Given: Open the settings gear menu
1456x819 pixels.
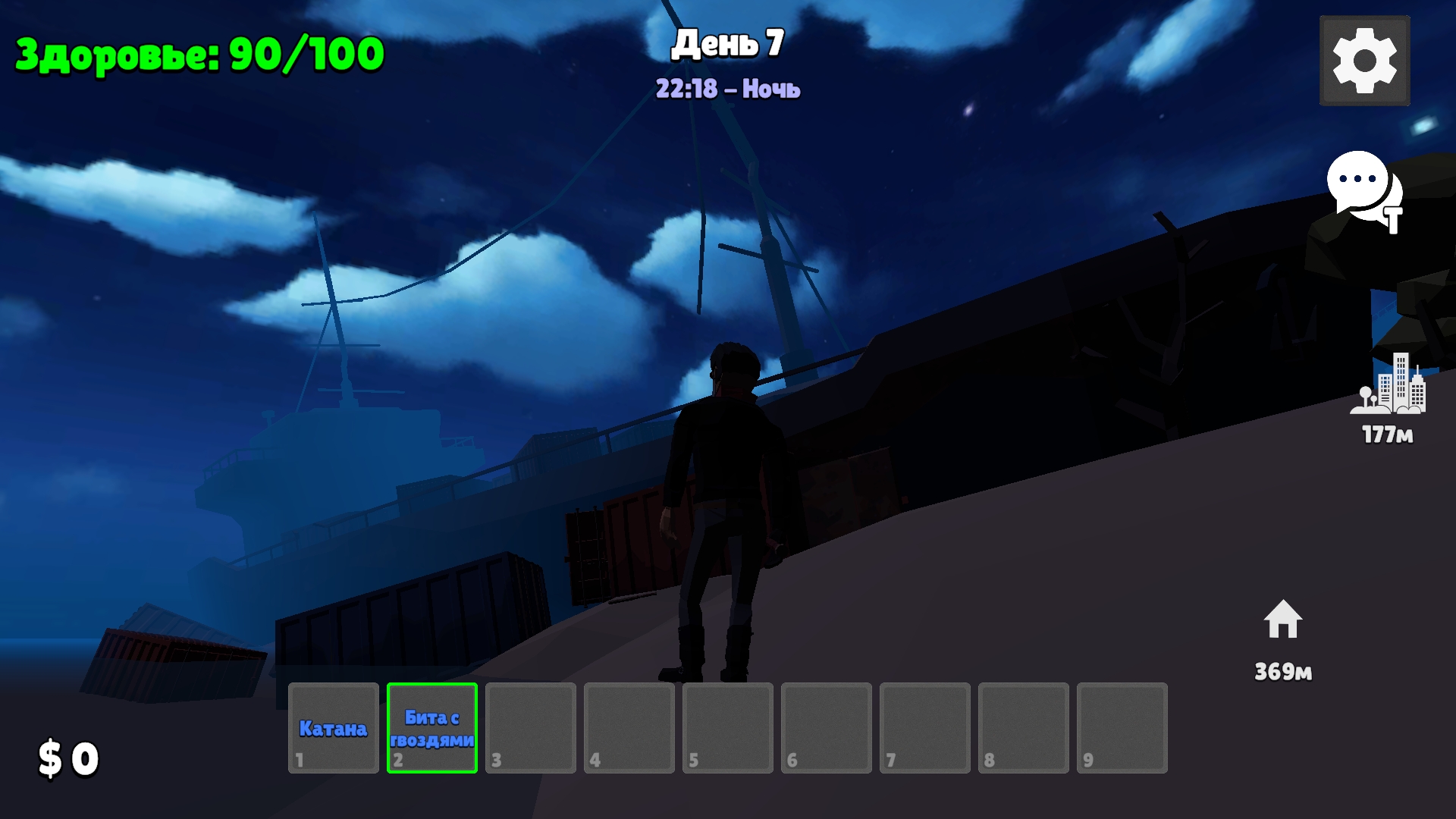Looking at the screenshot, I should coord(1363,61).
